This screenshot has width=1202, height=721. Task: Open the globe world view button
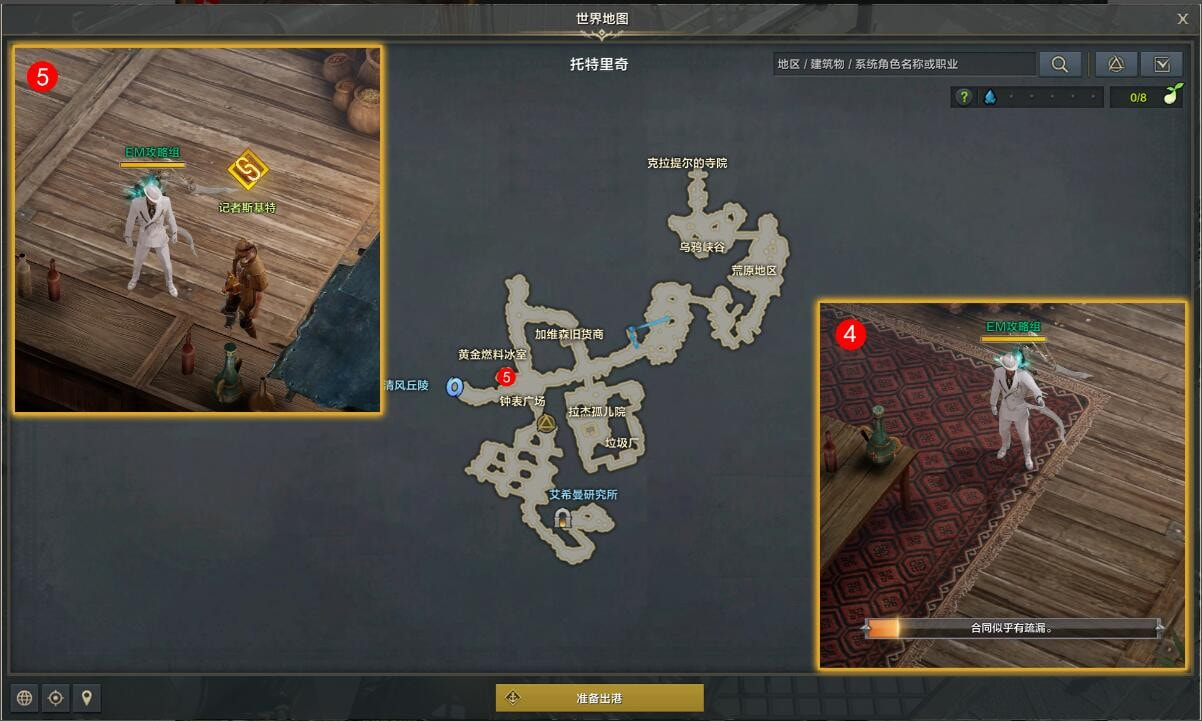point(25,698)
